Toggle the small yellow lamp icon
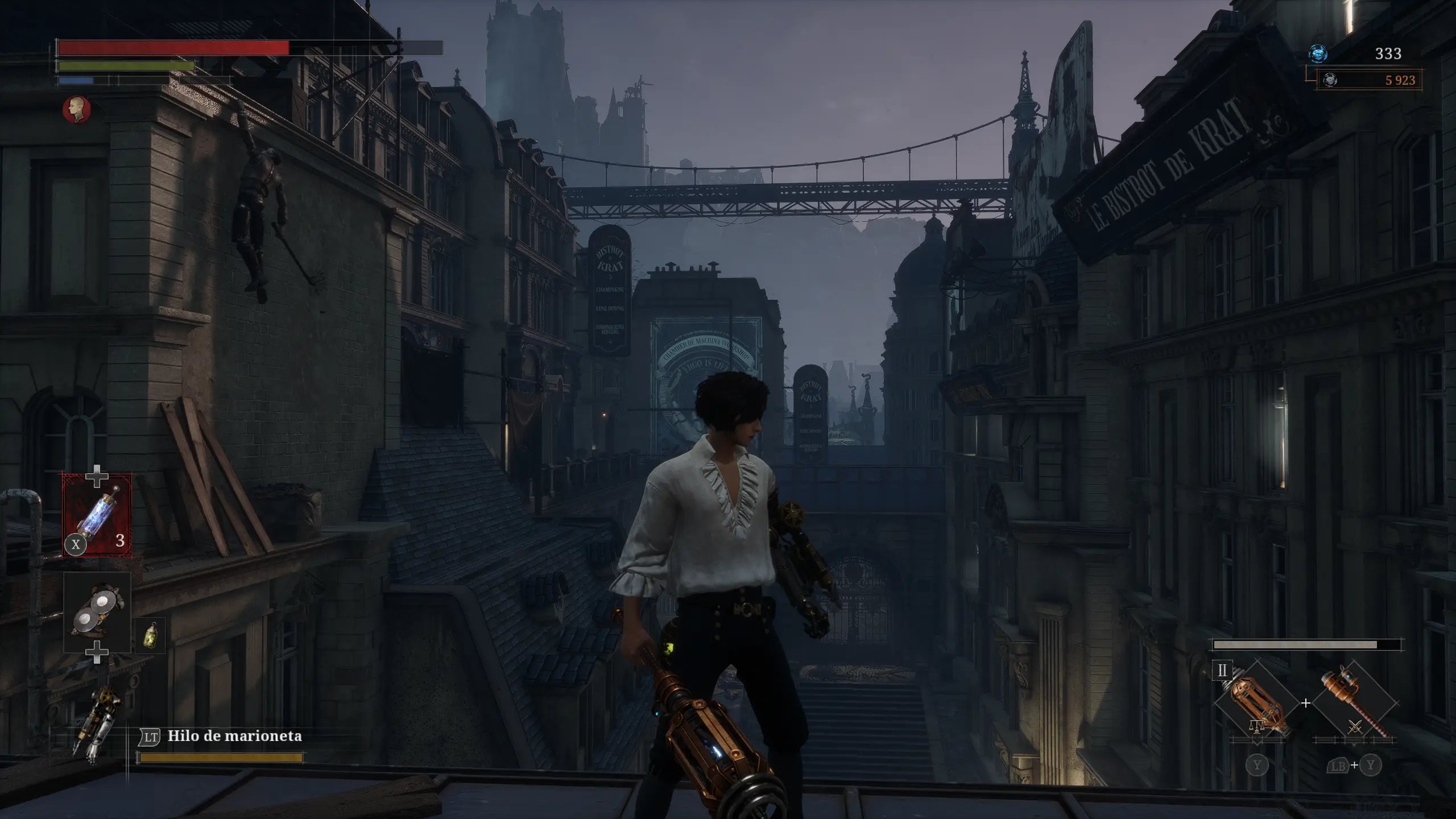 coord(151,635)
